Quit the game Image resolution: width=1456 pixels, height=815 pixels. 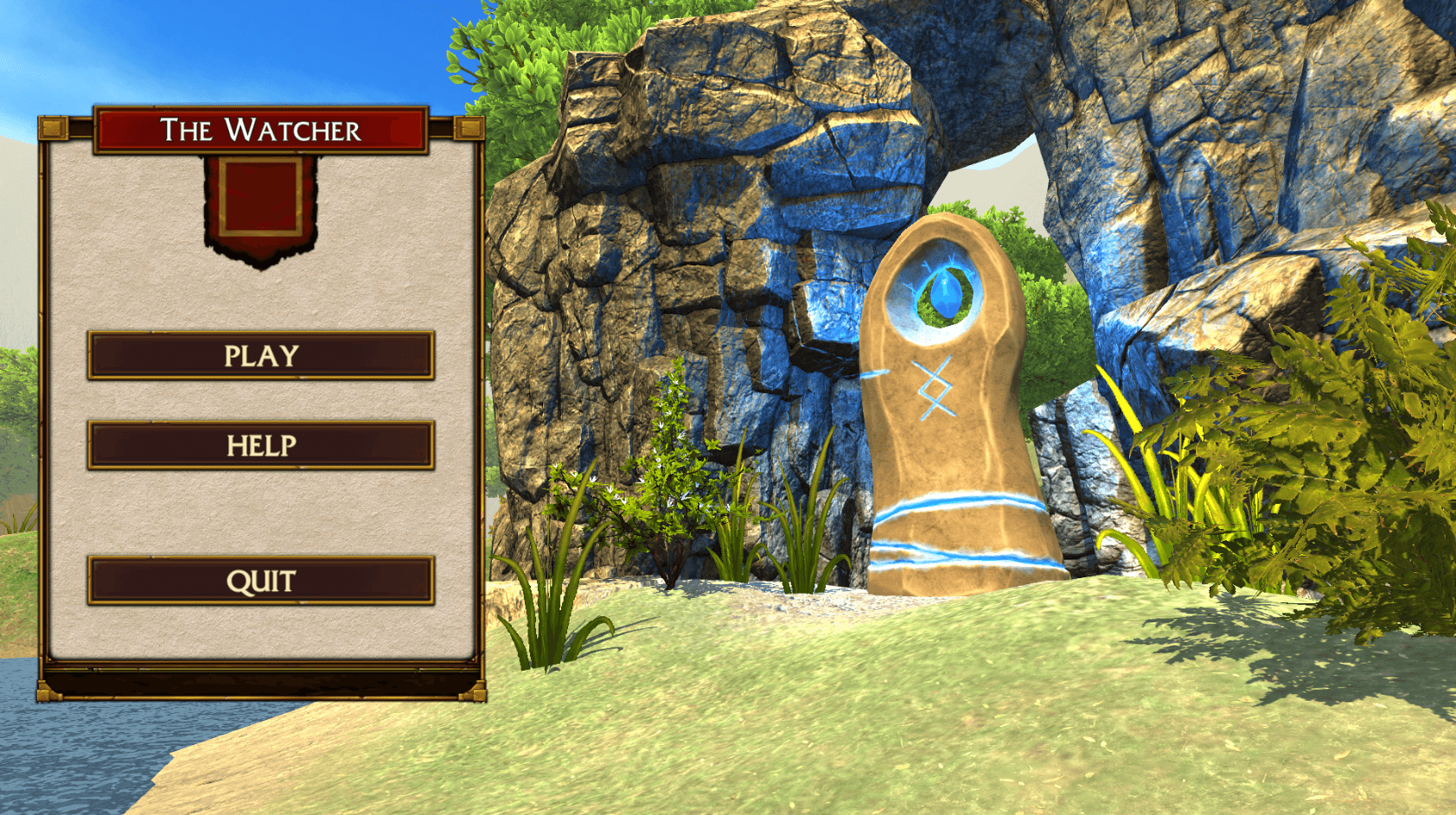(x=260, y=581)
